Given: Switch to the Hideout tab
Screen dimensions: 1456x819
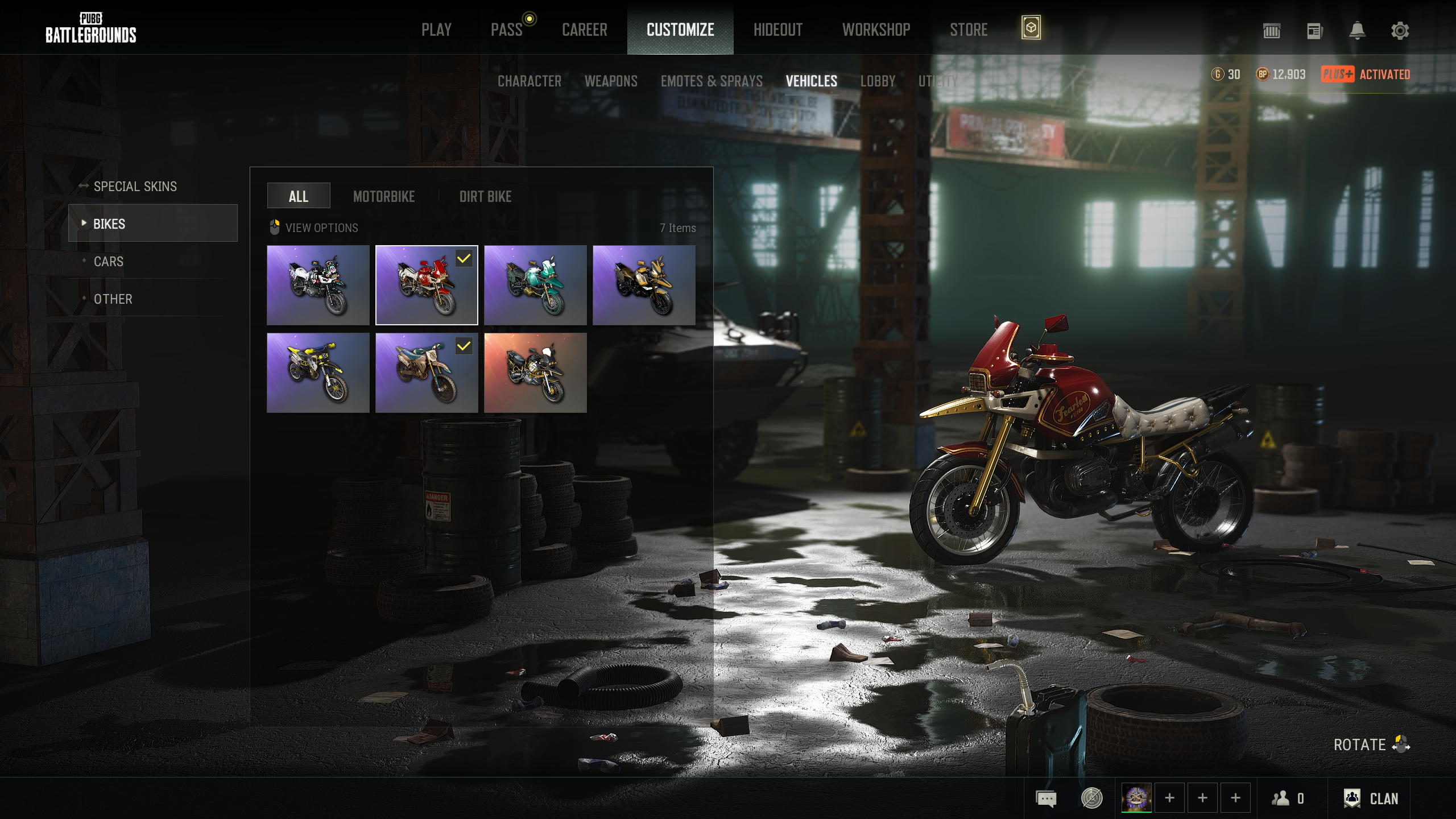Looking at the screenshot, I should (777, 30).
